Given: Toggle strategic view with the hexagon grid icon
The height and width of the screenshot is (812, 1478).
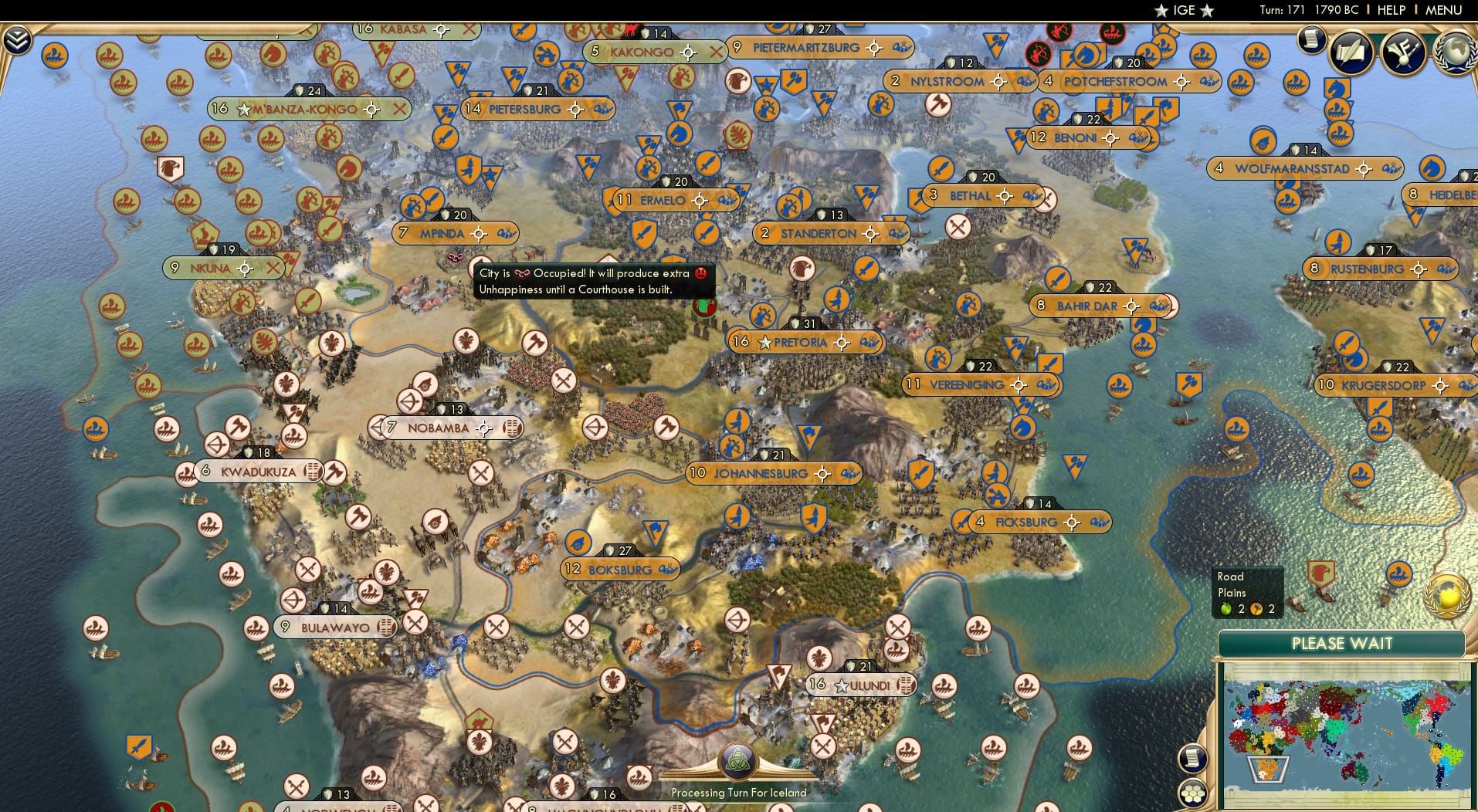Looking at the screenshot, I should [1194, 793].
